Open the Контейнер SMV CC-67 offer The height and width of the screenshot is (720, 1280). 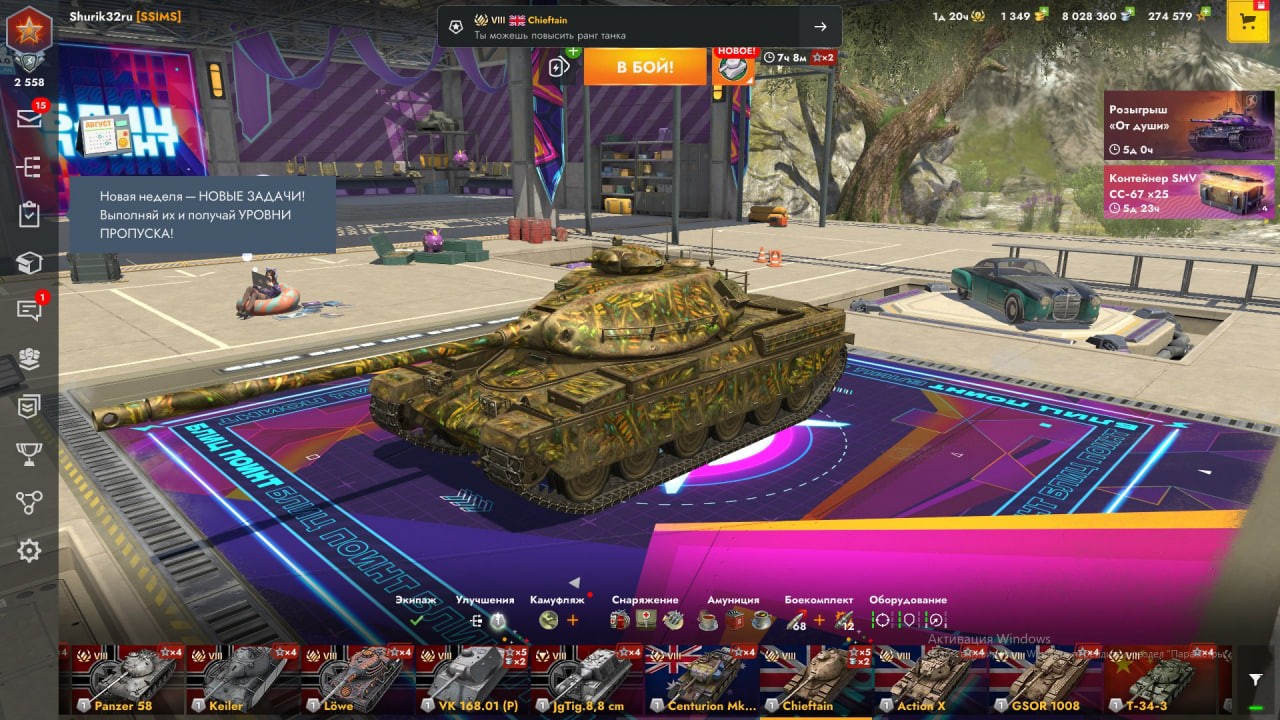click(1189, 192)
